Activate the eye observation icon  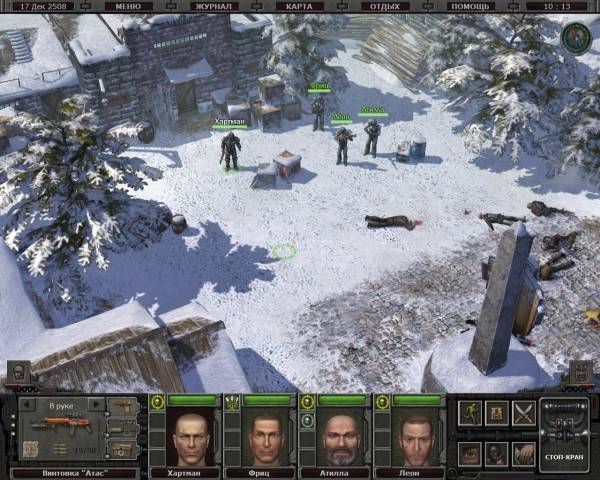pyautogui.click(x=470, y=452)
